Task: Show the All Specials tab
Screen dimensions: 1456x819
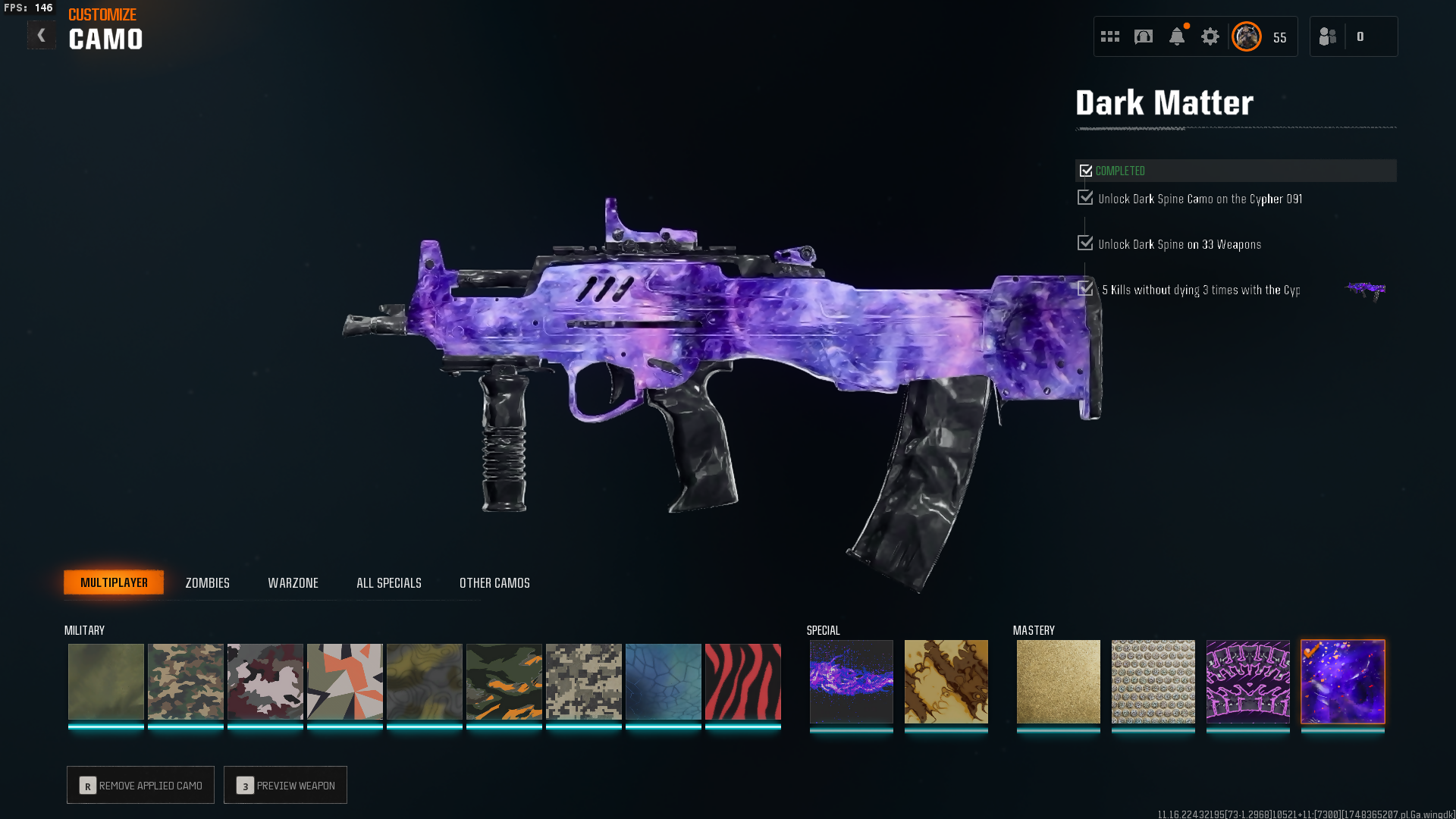Action: point(388,582)
